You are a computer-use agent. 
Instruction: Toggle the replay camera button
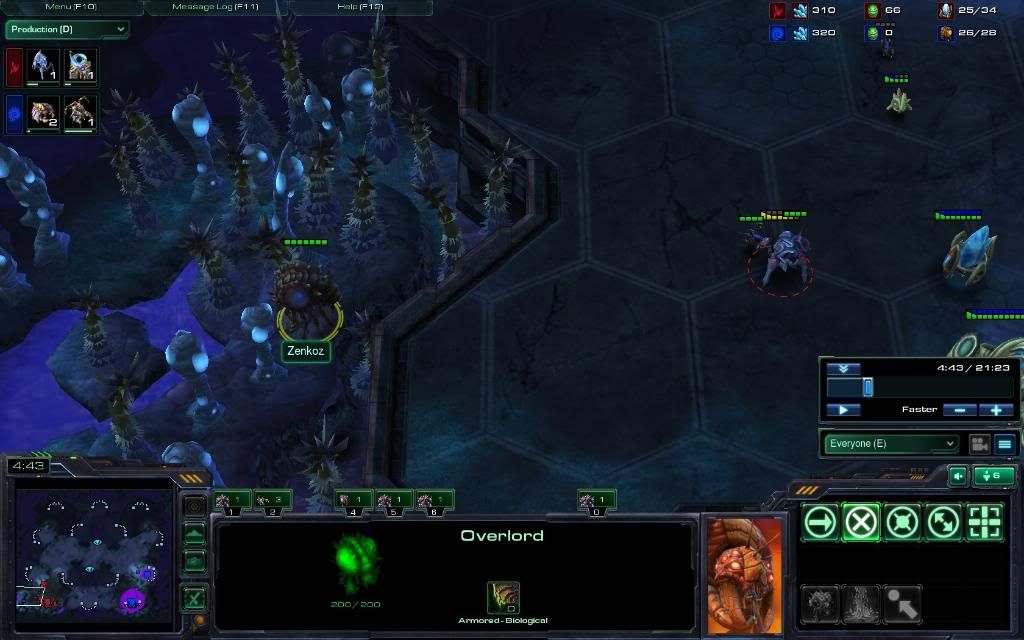pyautogui.click(x=979, y=443)
